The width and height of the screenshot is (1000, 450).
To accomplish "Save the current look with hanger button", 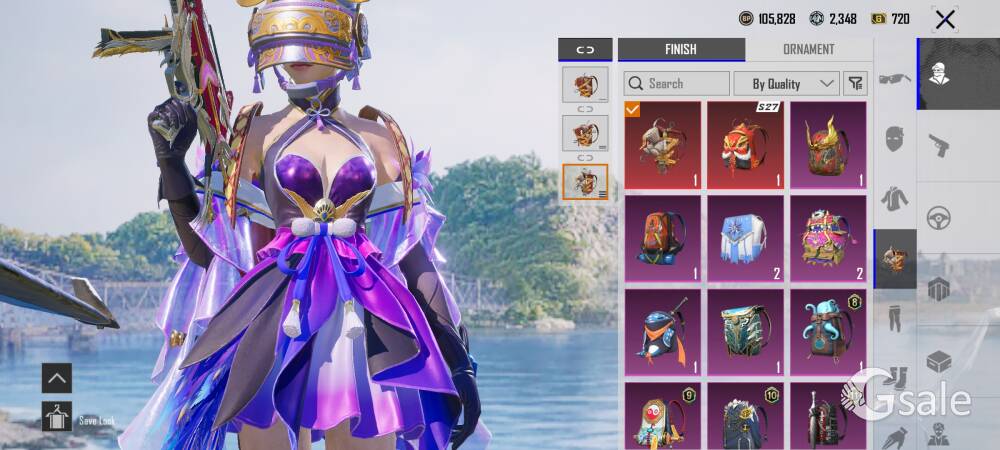I will [x=56, y=416].
